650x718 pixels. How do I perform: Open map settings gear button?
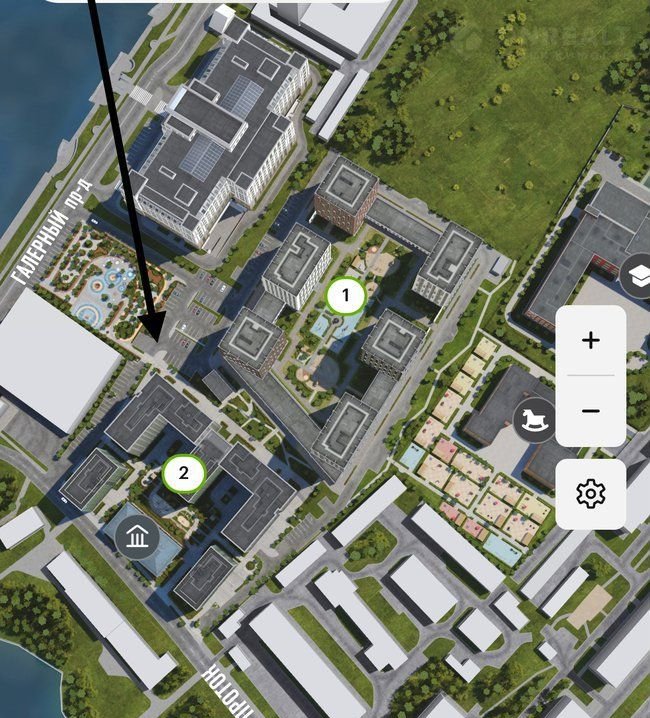[590, 493]
